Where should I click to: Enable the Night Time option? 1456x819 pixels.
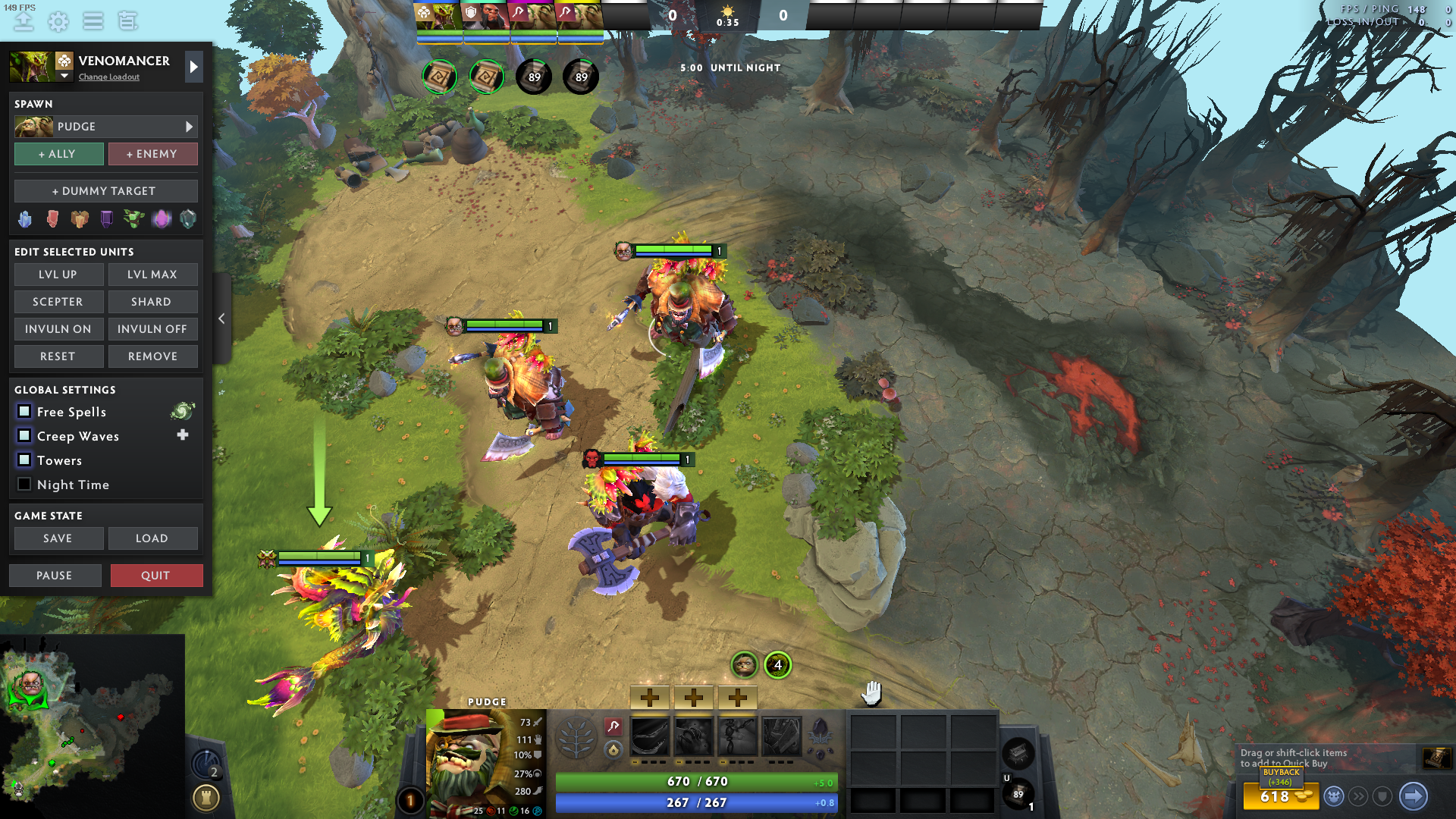coord(24,485)
